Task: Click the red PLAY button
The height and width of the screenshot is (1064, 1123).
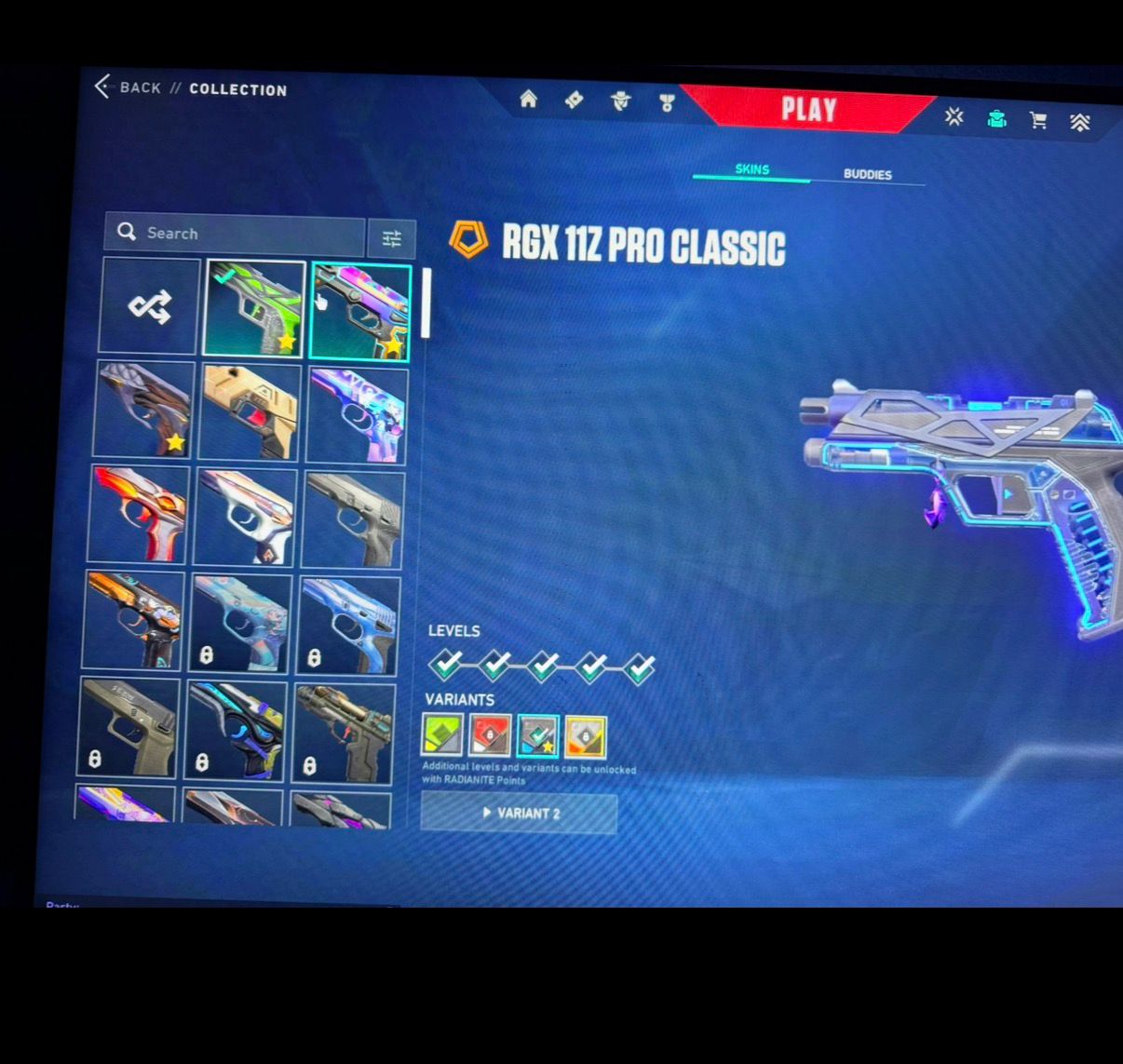Action: click(806, 110)
